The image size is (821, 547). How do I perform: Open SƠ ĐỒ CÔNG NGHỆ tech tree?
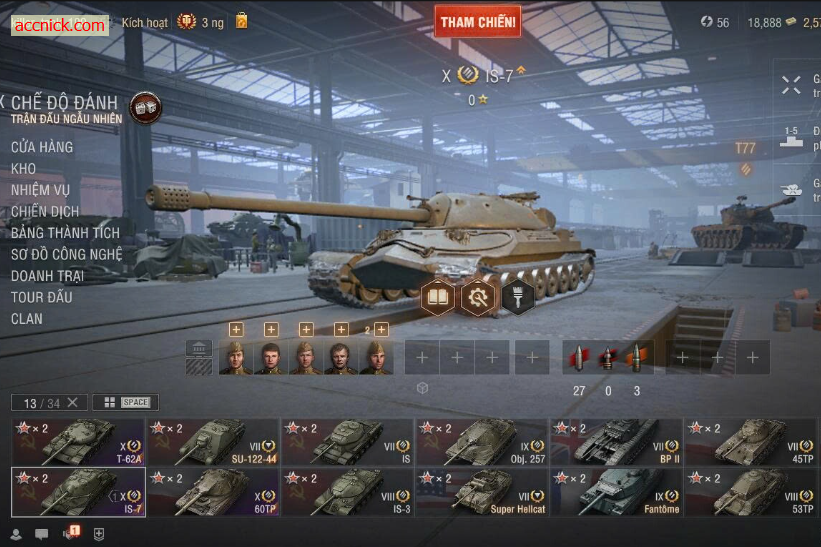click(66, 254)
